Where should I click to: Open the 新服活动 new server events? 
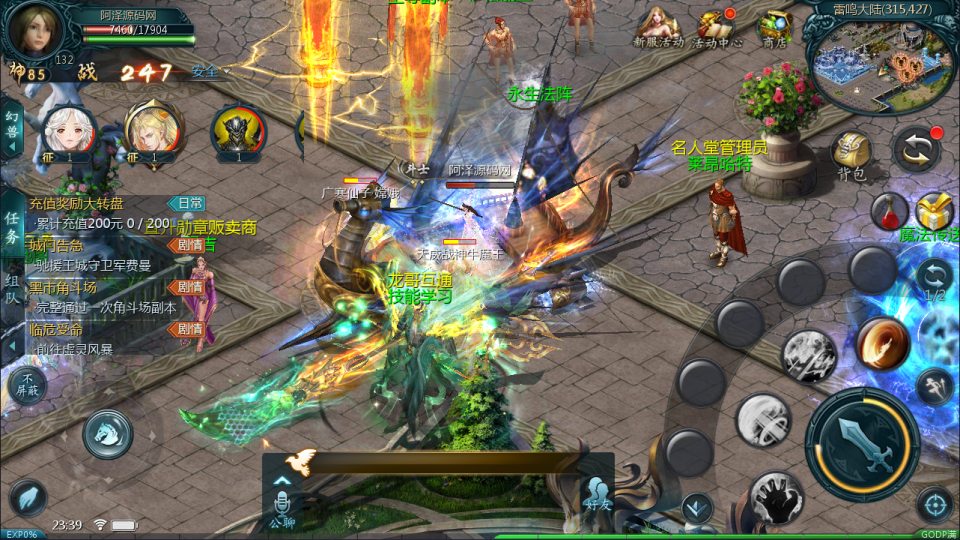[657, 25]
